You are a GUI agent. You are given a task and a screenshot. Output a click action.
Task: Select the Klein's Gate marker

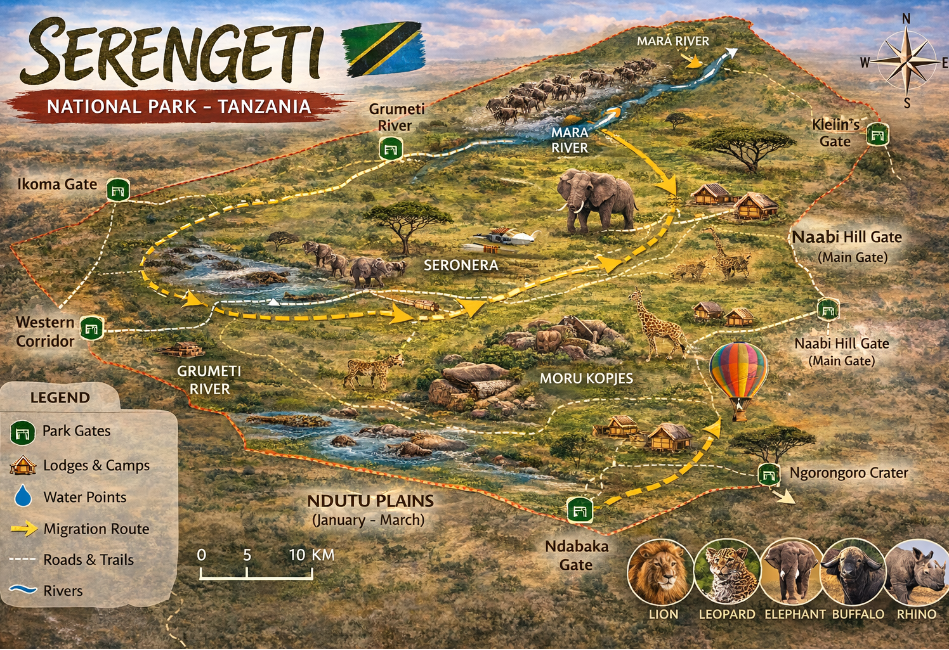point(877,134)
